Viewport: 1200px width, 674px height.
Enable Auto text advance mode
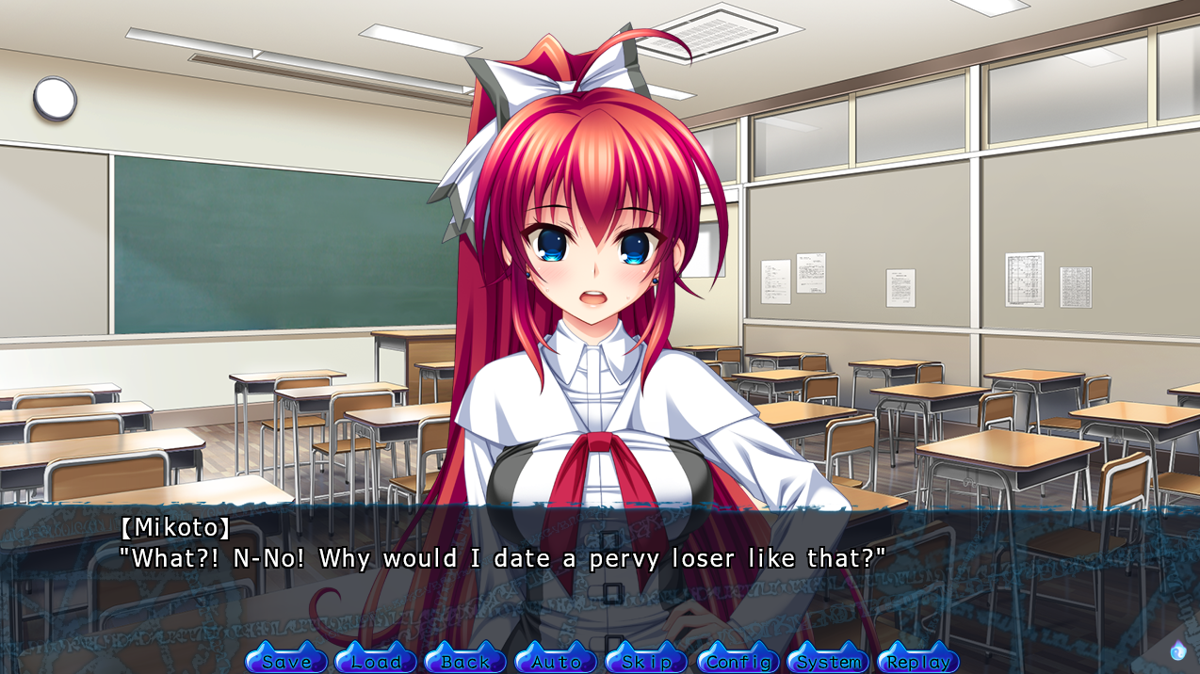click(x=556, y=661)
